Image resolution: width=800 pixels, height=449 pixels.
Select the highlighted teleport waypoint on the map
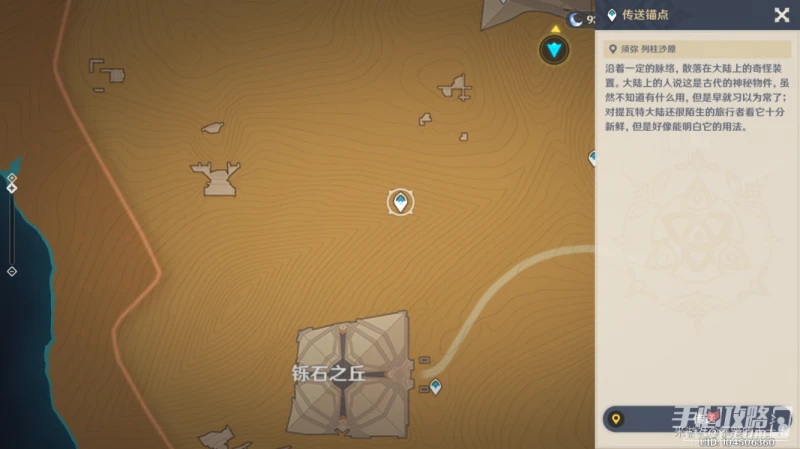pyautogui.click(x=400, y=202)
